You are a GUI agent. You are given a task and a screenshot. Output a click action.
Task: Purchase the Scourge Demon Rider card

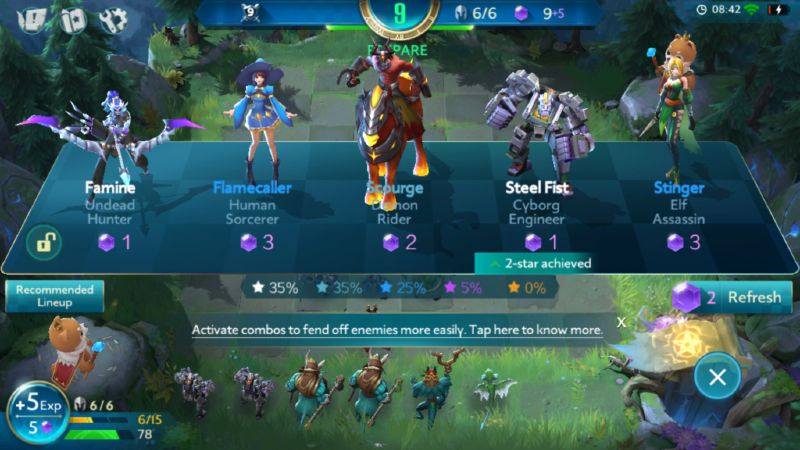click(x=394, y=200)
